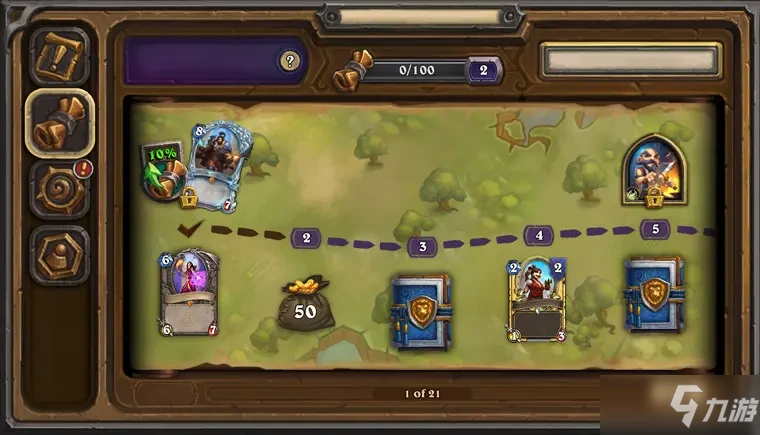Select the locked 8-cost card reward
This screenshot has width=760, height=435.
(x=218, y=166)
